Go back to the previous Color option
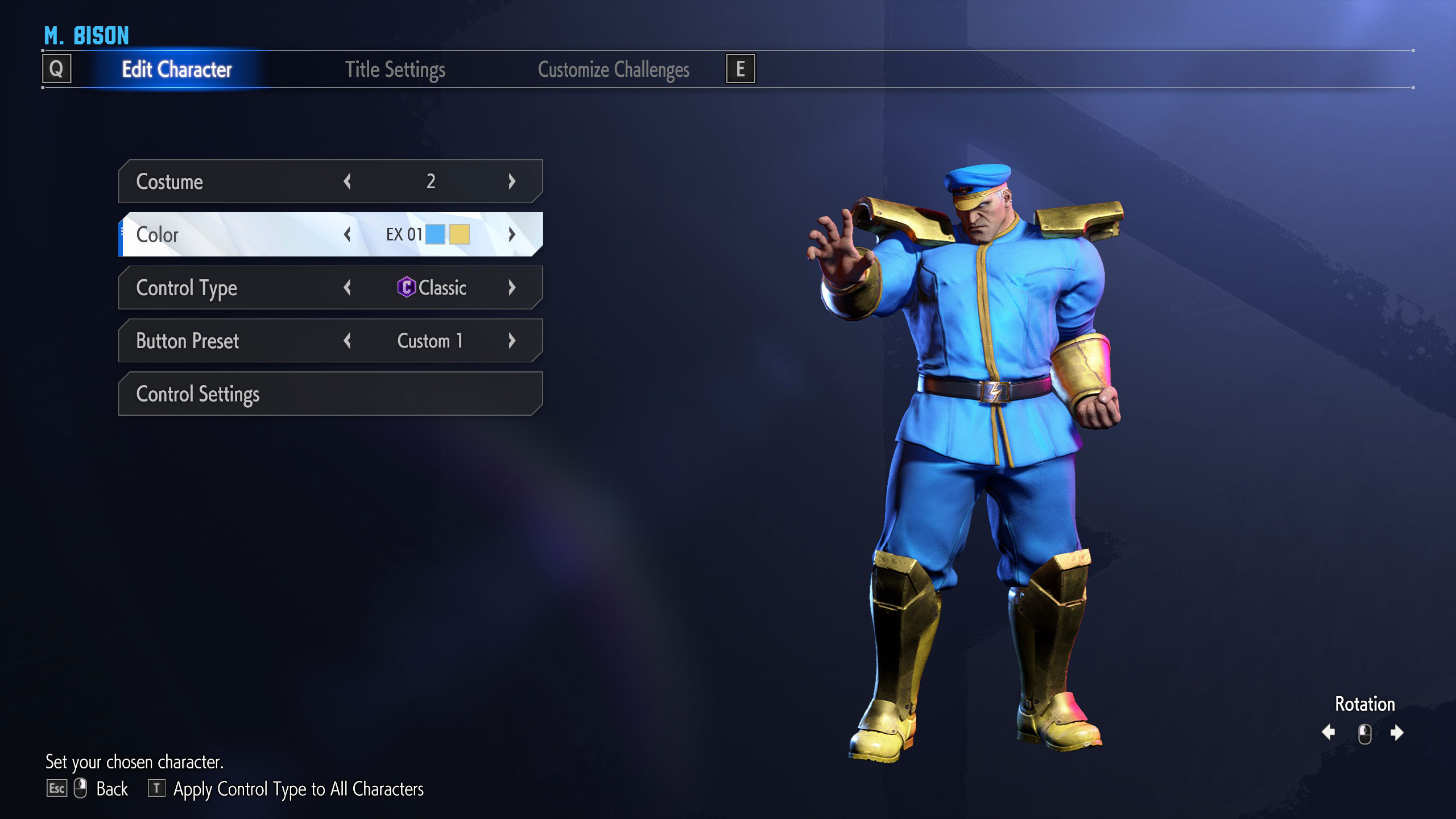The image size is (1456, 819). [348, 234]
